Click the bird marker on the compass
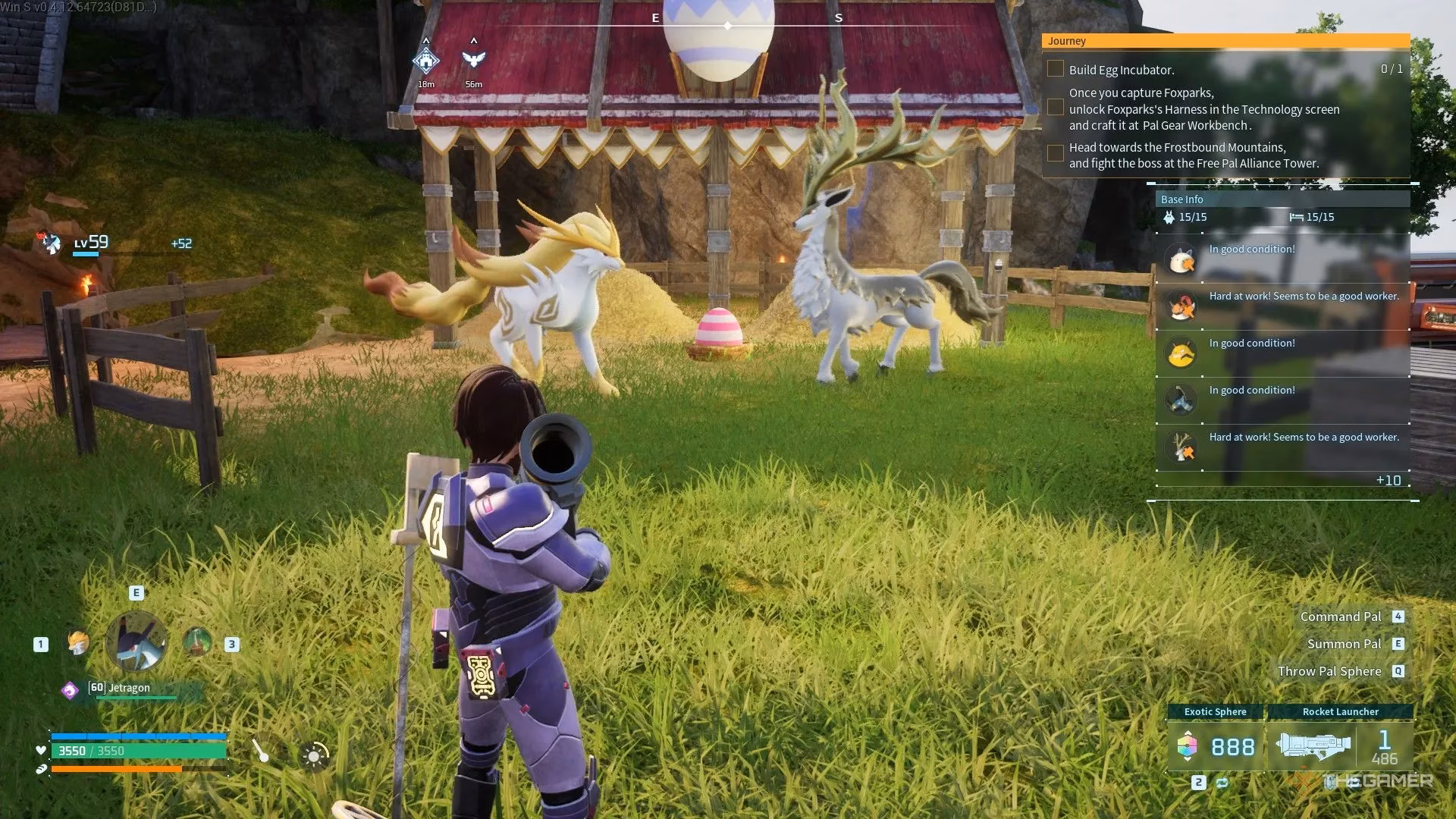 (x=474, y=60)
